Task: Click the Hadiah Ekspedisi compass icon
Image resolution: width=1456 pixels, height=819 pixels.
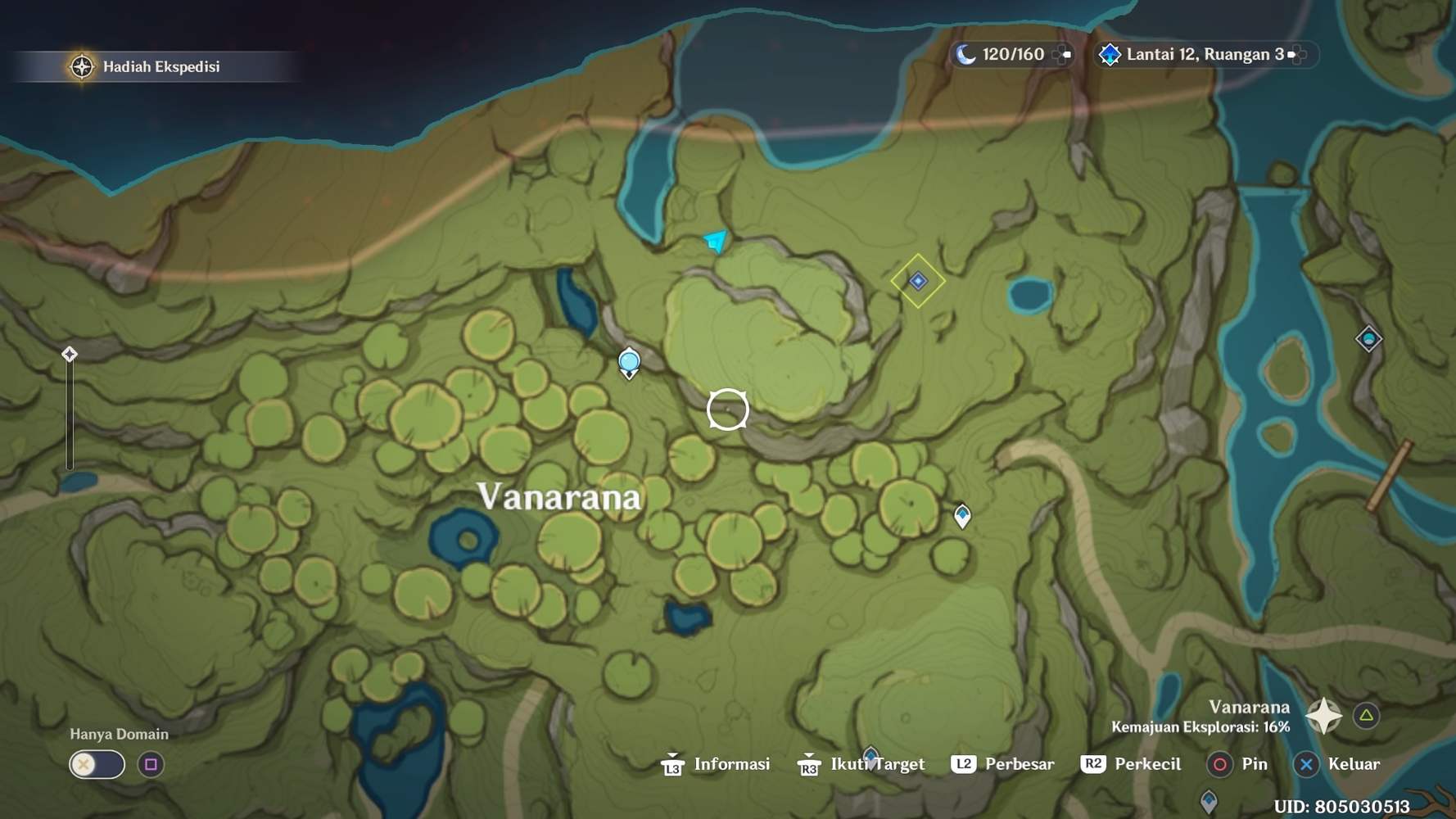Action: click(x=81, y=67)
